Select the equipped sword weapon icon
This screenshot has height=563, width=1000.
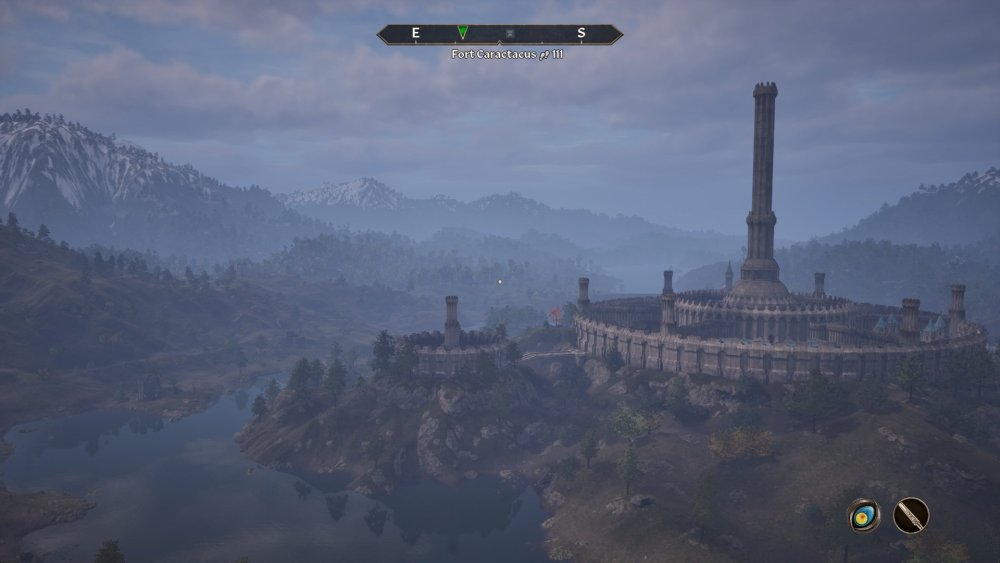pos(911,515)
